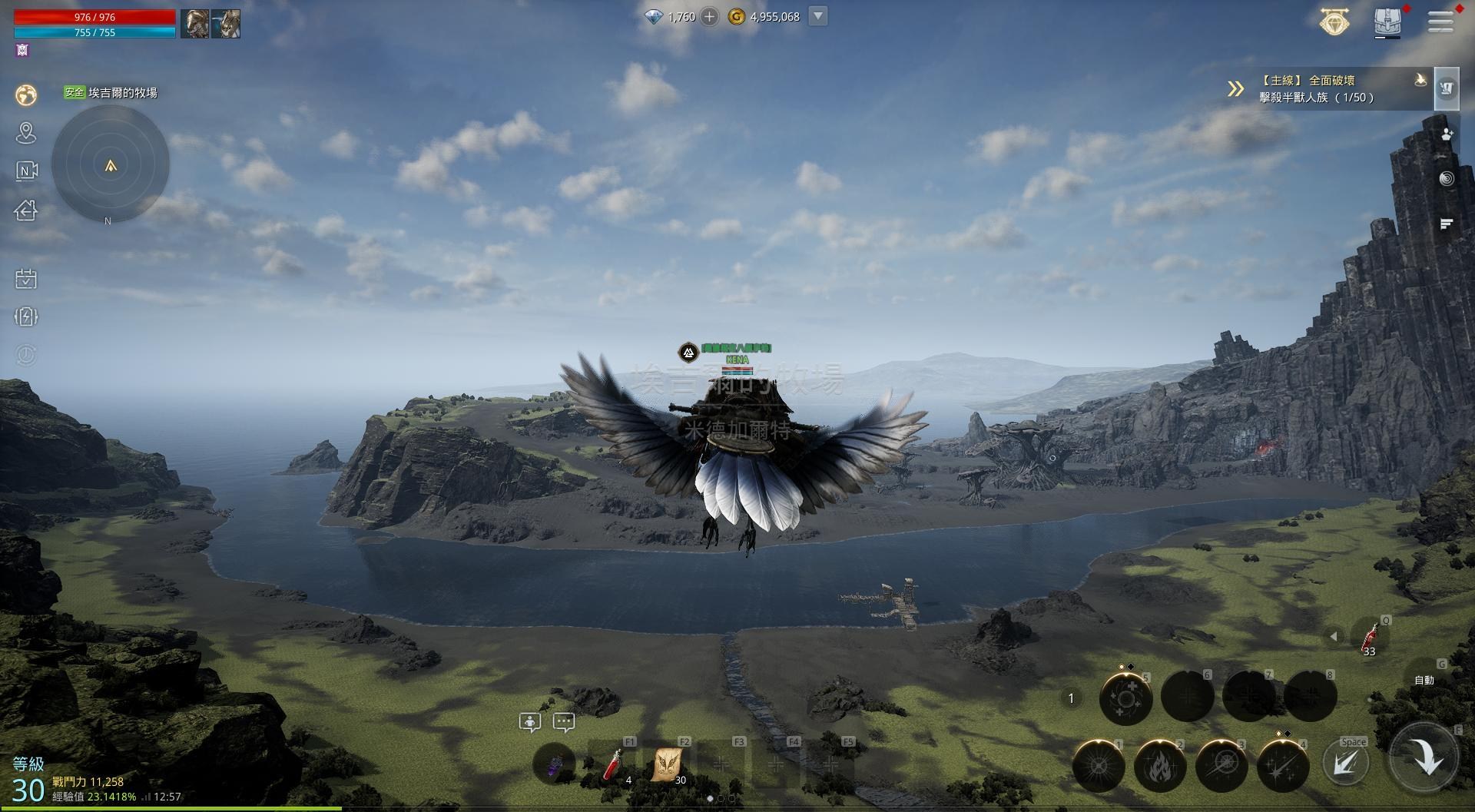This screenshot has width=1475, height=812.
Task: Use the winged scroll in F2 slot
Action: click(x=666, y=765)
